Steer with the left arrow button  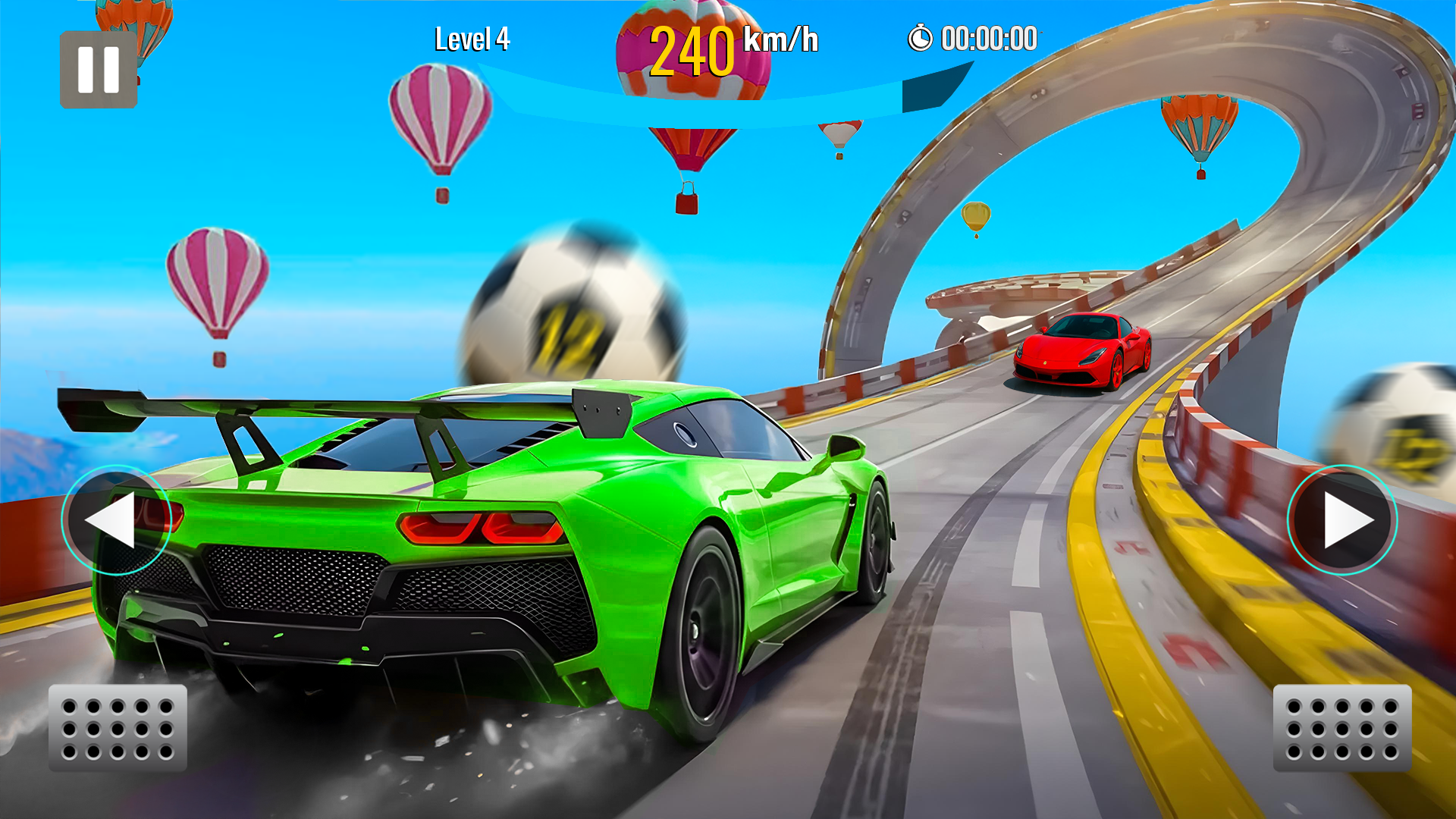point(116,520)
